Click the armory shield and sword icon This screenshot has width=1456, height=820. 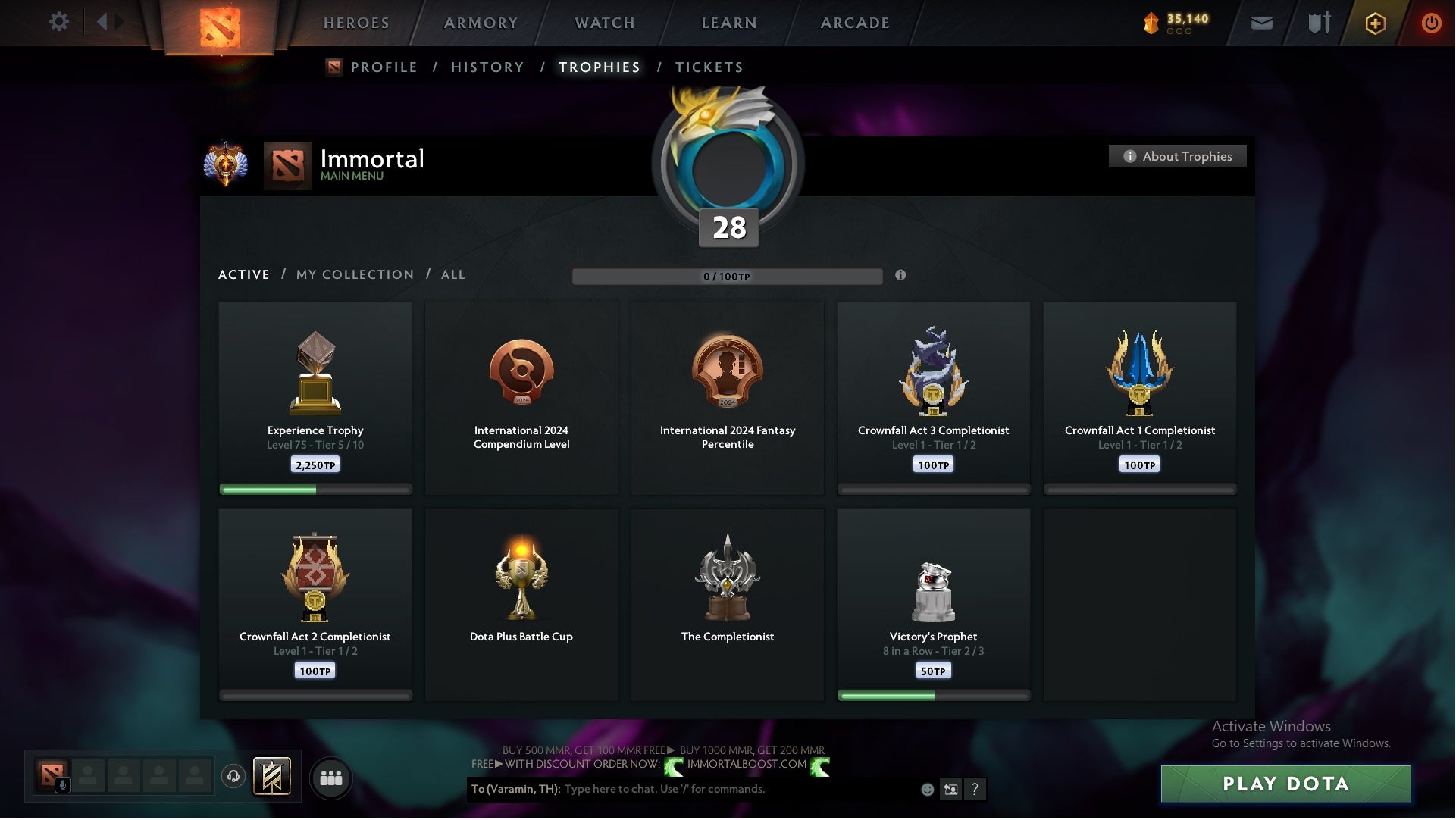(x=1319, y=23)
